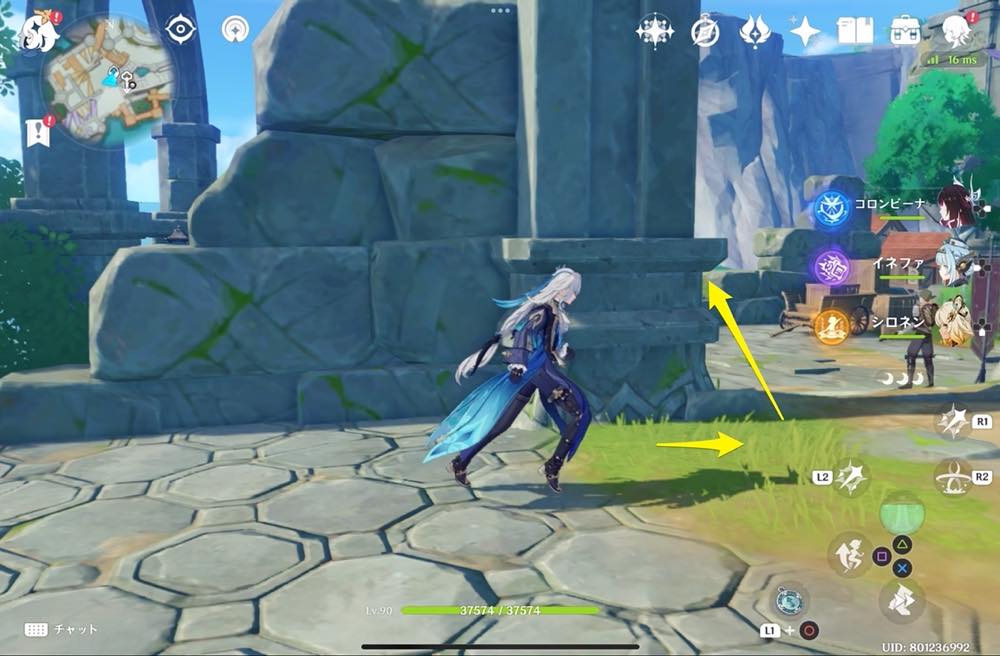The width and height of the screenshot is (1000, 656).
Task: Open the backpack inventory
Action: 906,32
